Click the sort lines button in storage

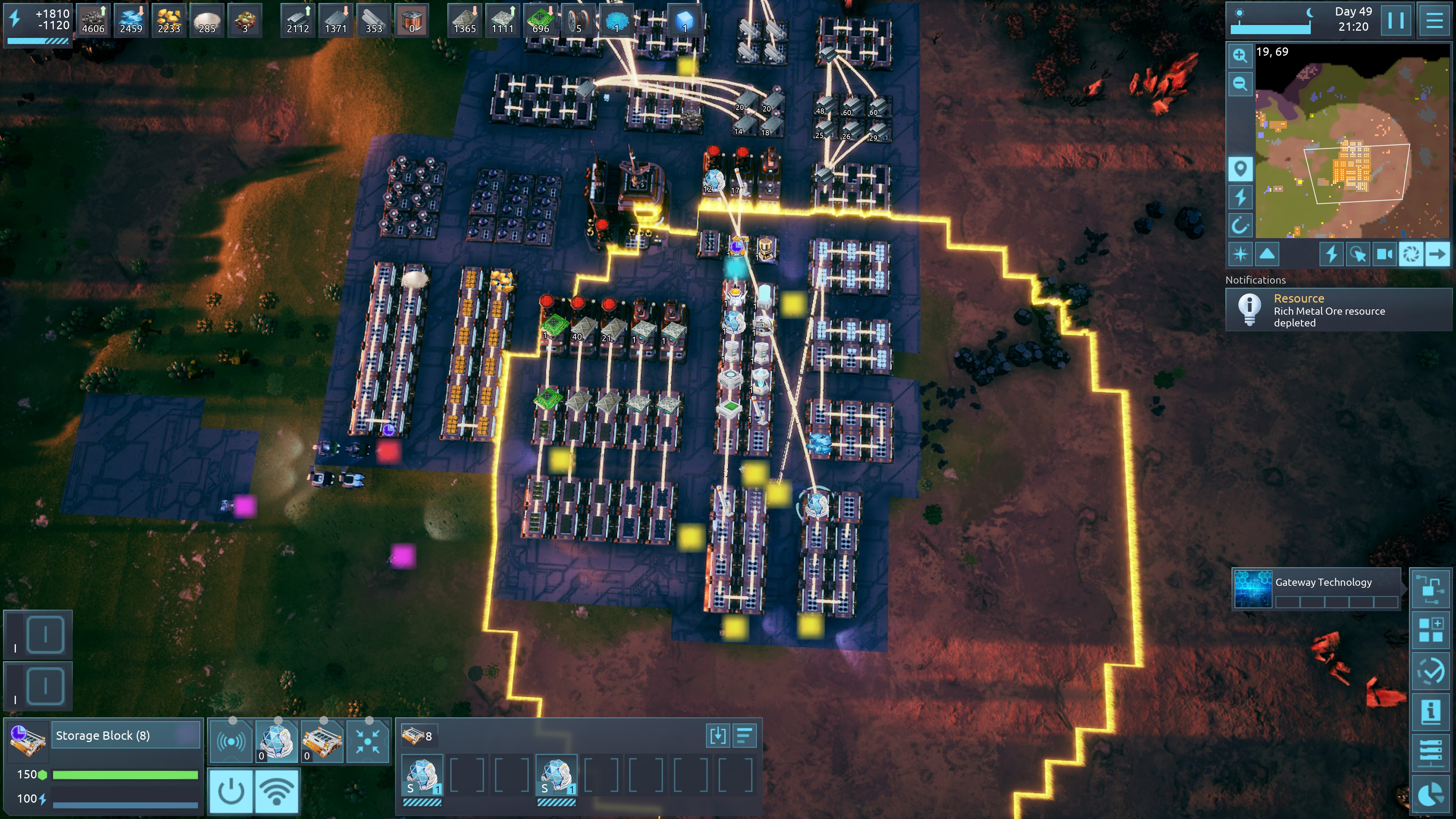(x=744, y=736)
